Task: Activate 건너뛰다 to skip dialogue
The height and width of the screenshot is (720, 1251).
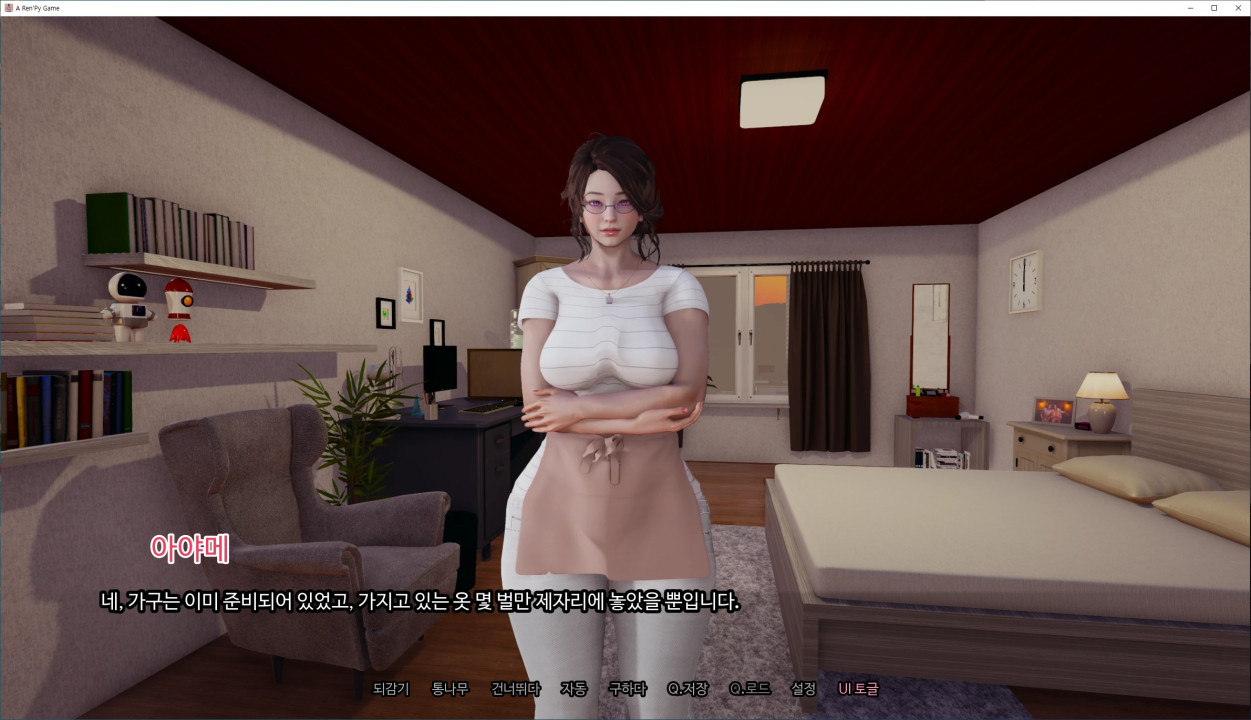Action: (x=516, y=689)
